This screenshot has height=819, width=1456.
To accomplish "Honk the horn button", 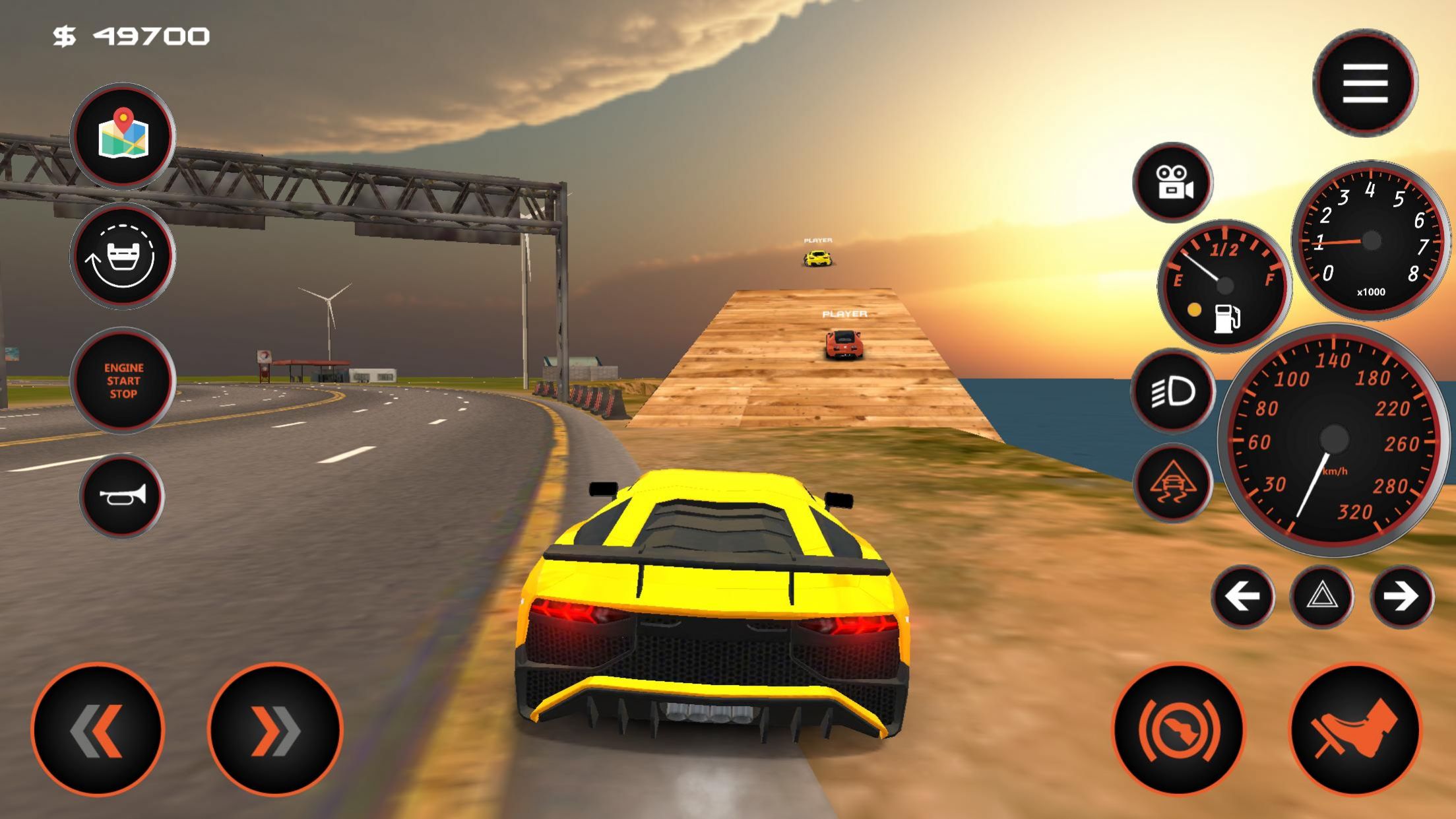I will tap(122, 496).
